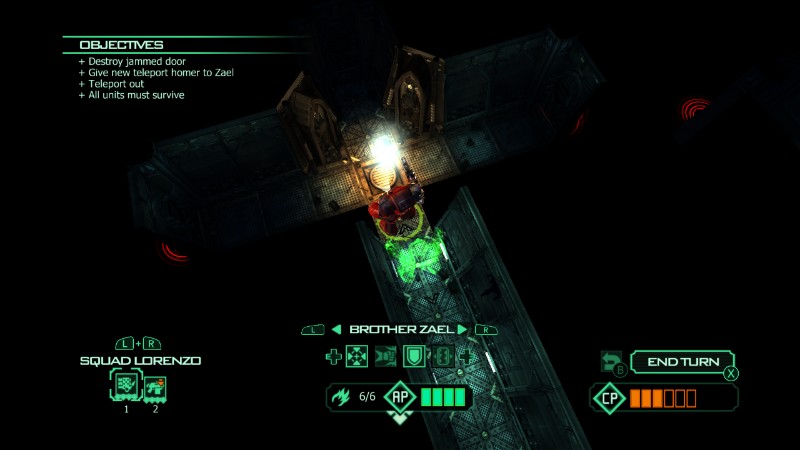Activate the shield guard action
Screen dimensions: 800x450
pyautogui.click(x=412, y=355)
